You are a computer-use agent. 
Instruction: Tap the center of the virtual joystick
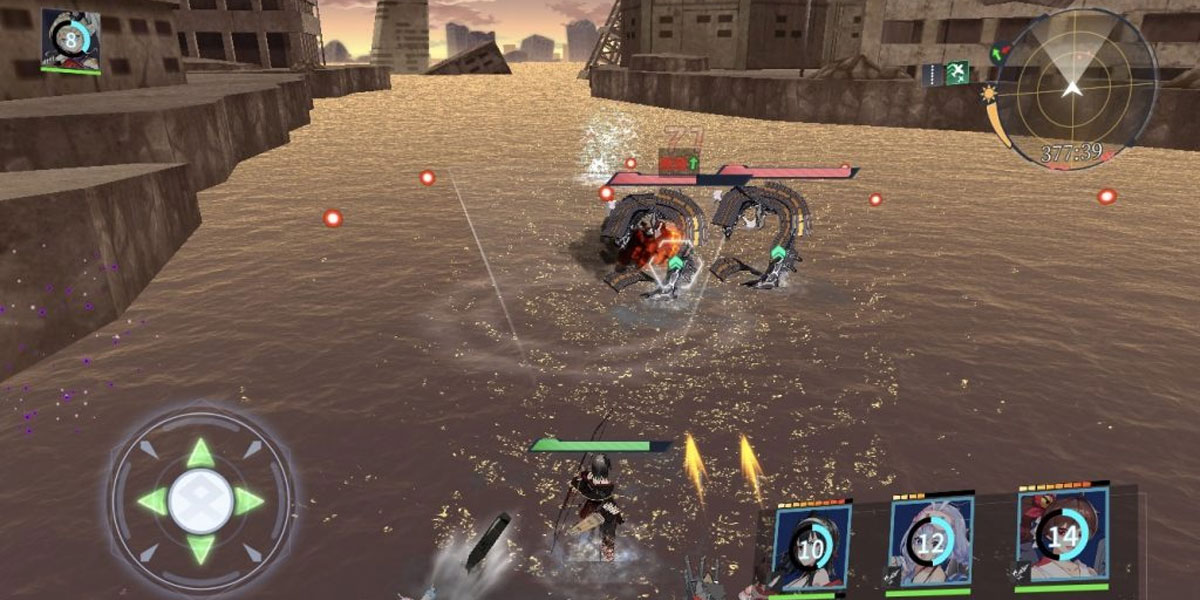[x=201, y=500]
